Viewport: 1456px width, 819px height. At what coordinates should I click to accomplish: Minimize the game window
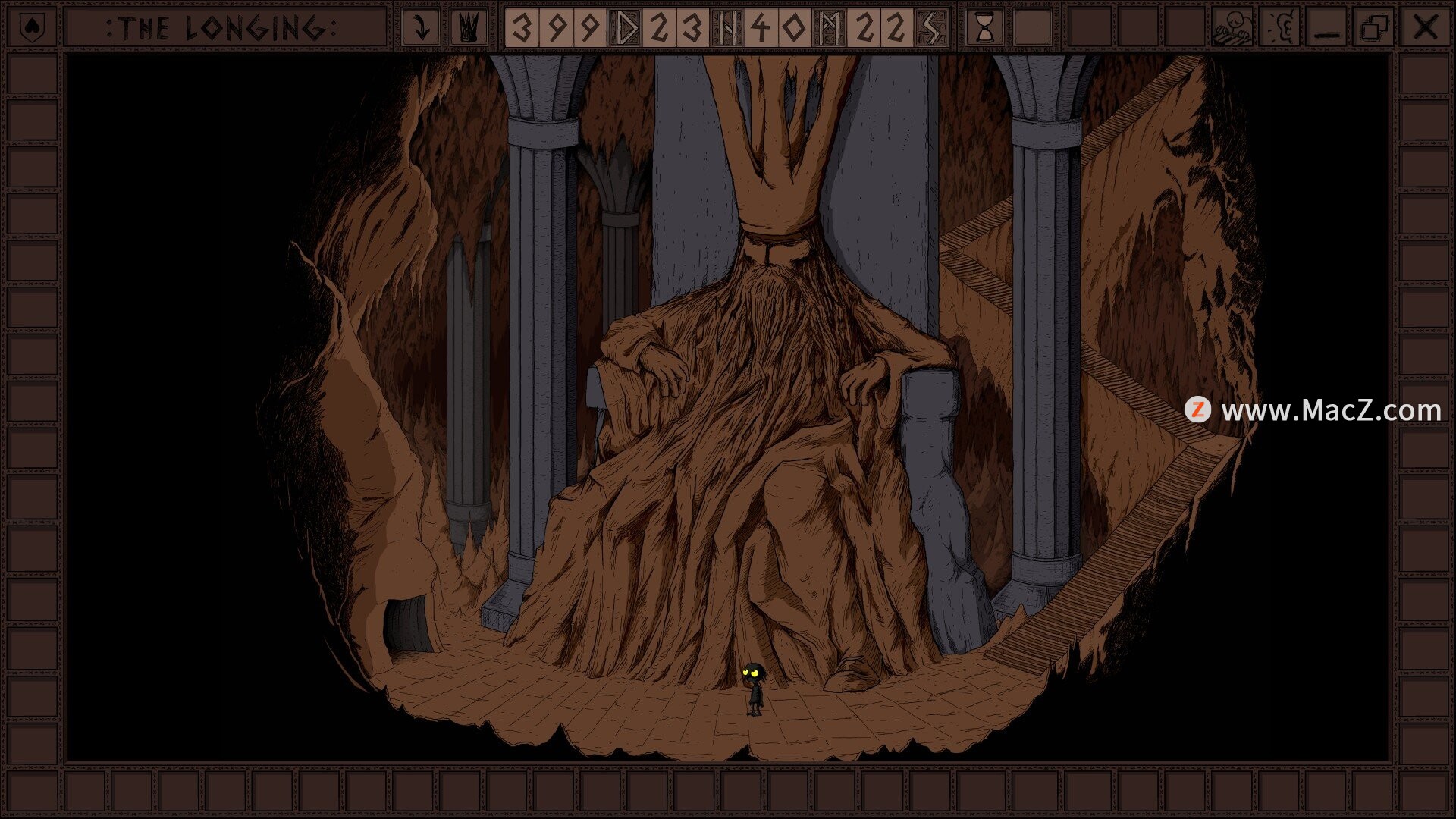(1327, 28)
